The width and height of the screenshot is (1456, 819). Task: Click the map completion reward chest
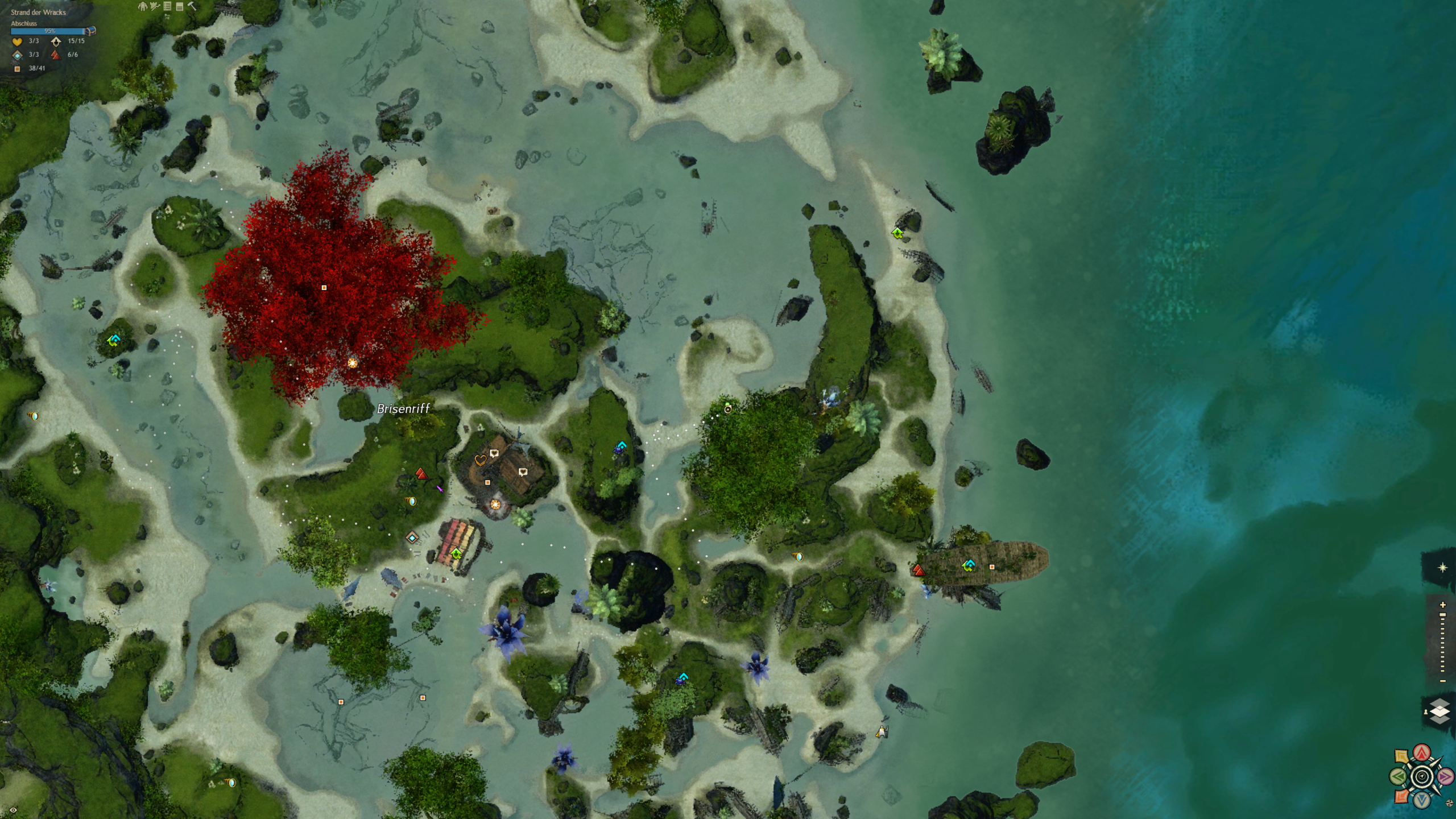tap(91, 31)
